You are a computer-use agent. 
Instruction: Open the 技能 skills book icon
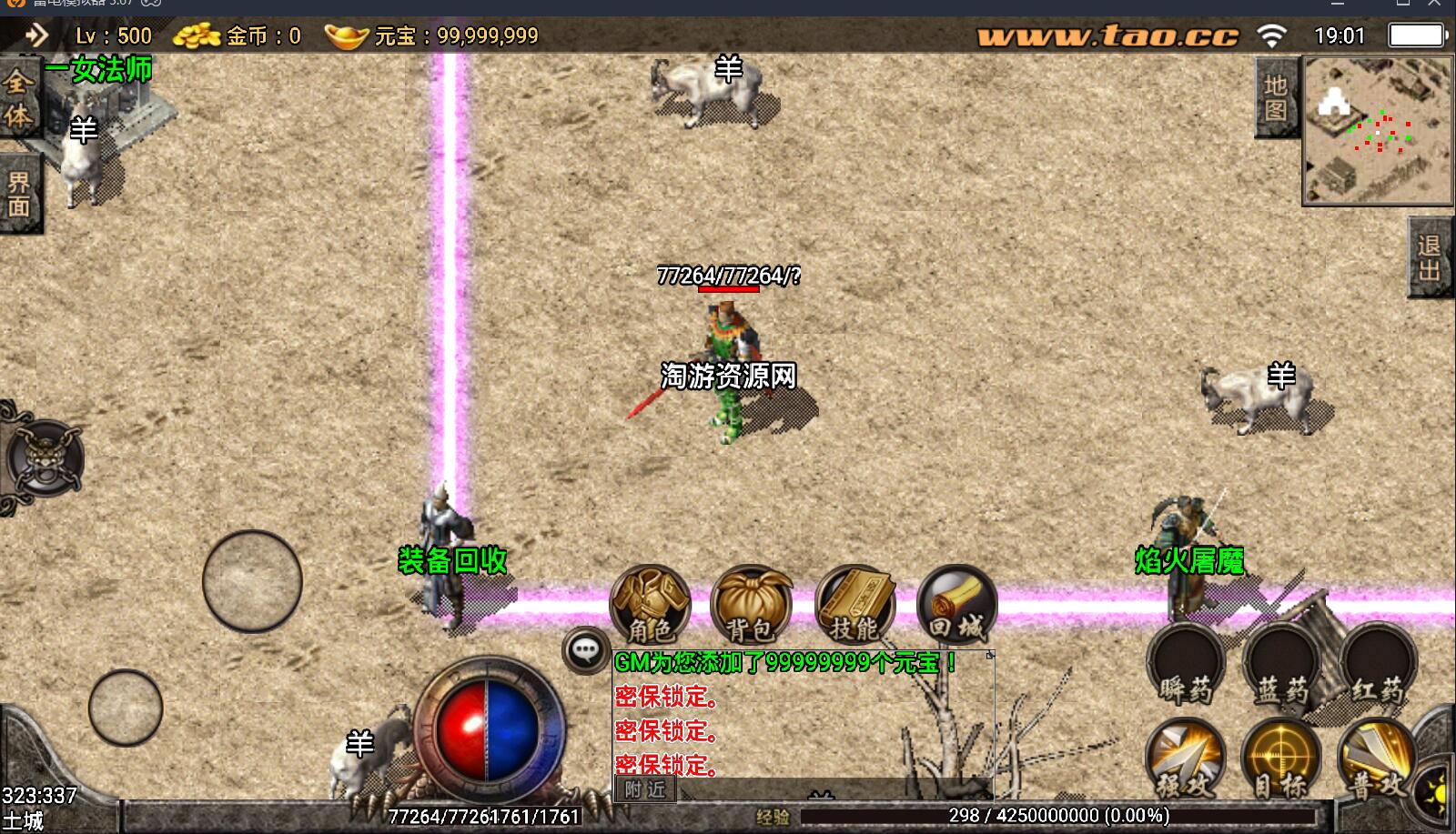(x=856, y=602)
